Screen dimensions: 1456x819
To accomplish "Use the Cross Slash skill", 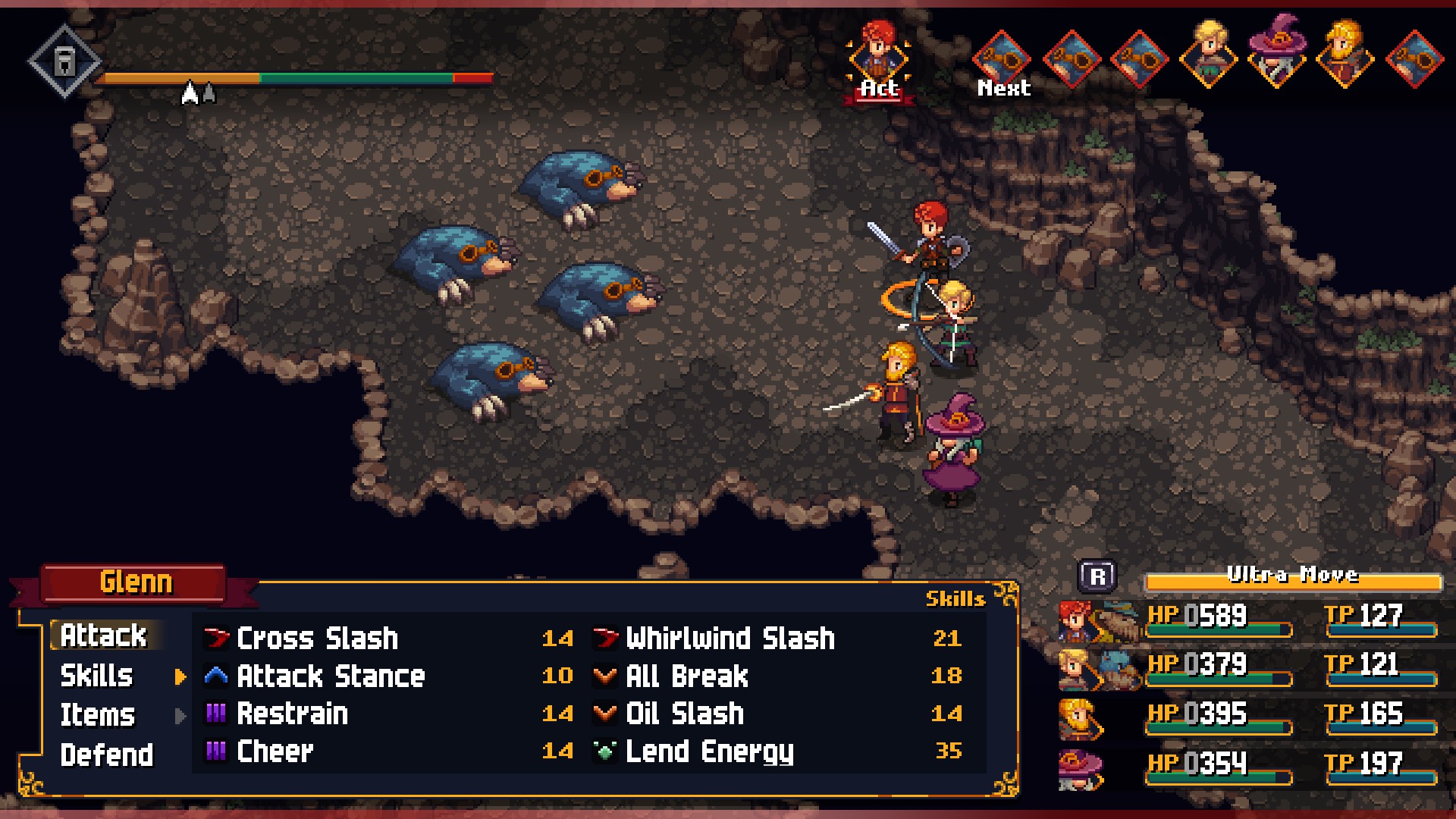I will click(x=317, y=639).
